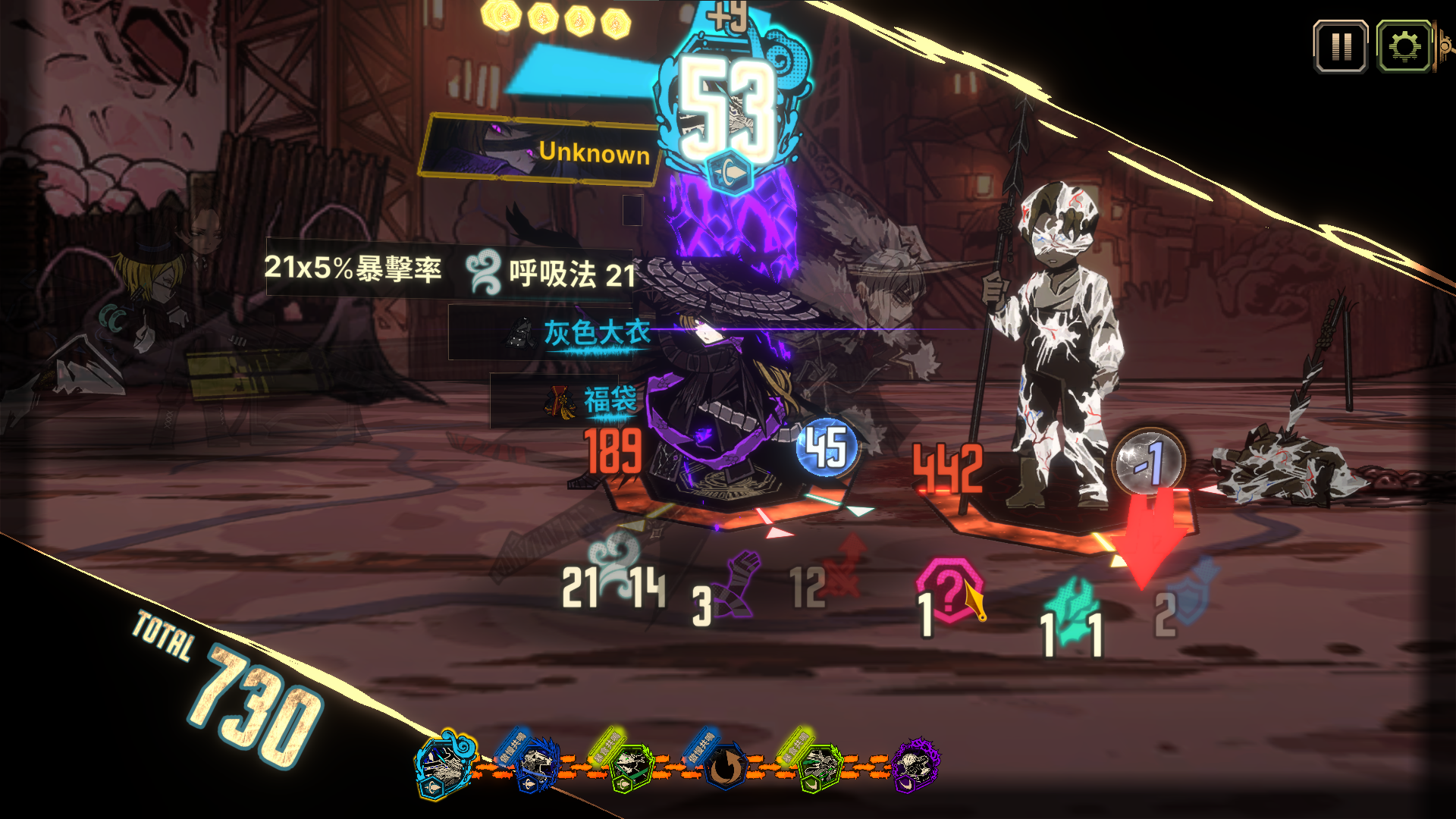Select the purple thorned skill in chain
This screenshot has height=819, width=1456.
click(x=915, y=766)
